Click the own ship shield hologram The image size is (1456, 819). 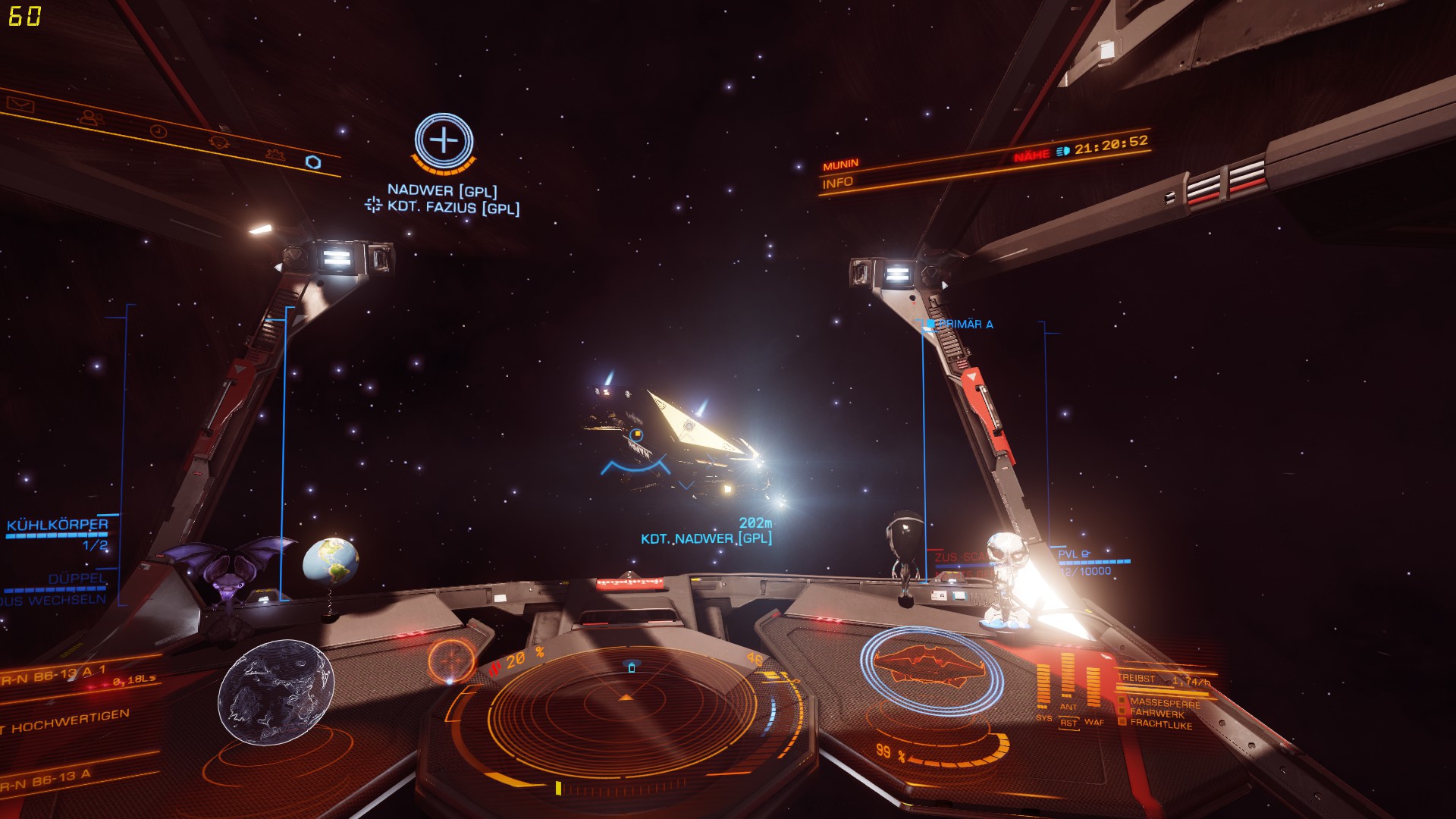point(931,664)
